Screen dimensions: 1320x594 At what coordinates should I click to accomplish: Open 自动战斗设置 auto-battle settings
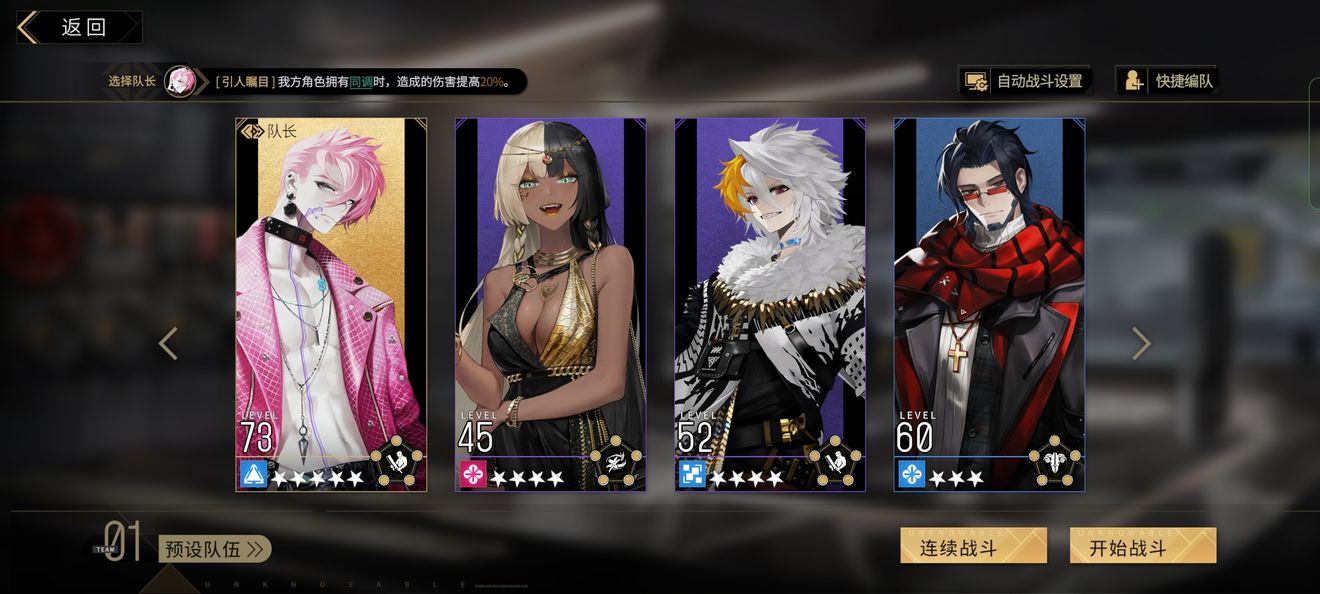1025,81
